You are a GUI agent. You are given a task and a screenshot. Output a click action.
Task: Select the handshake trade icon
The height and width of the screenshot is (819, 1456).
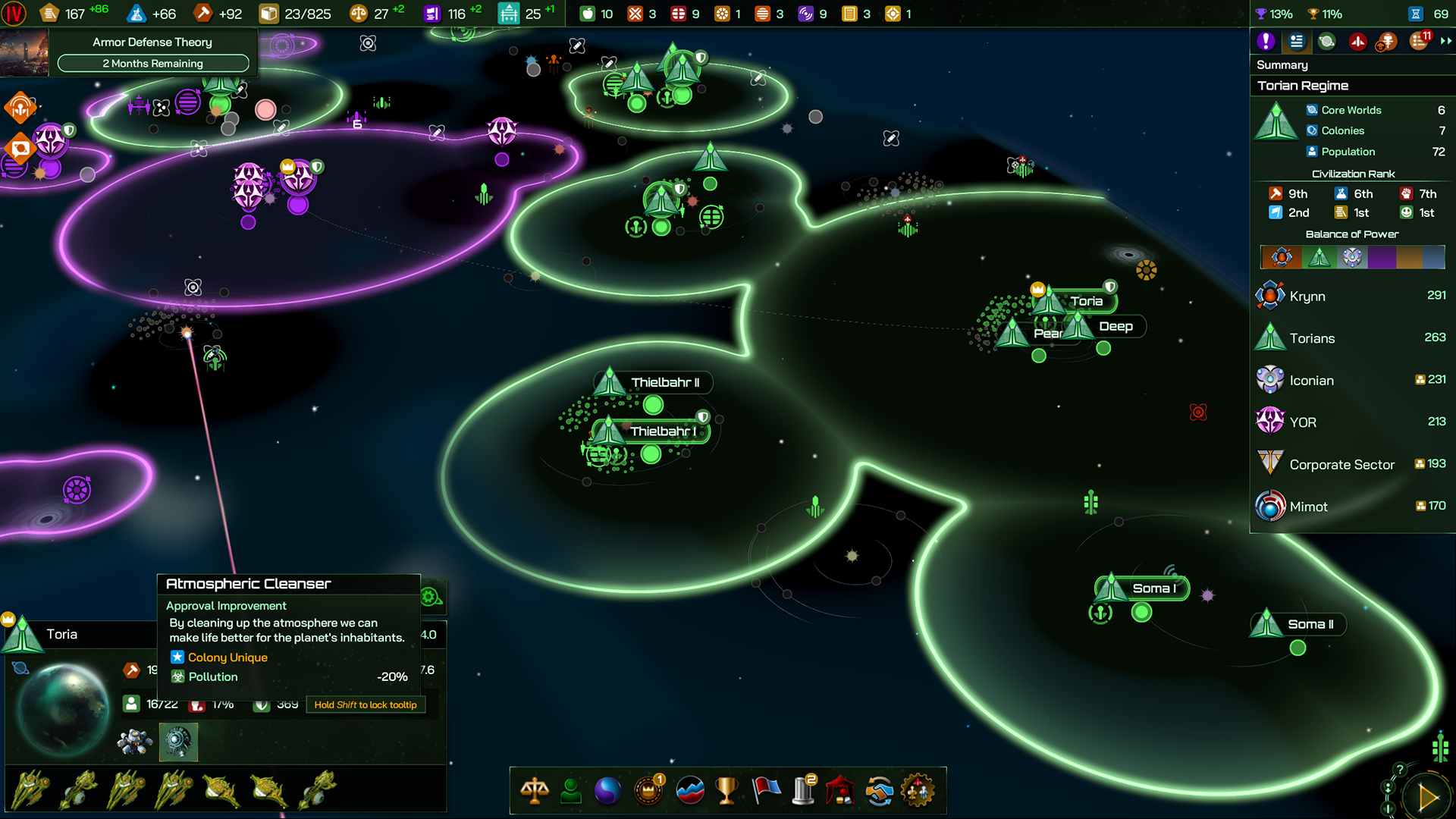(x=879, y=791)
